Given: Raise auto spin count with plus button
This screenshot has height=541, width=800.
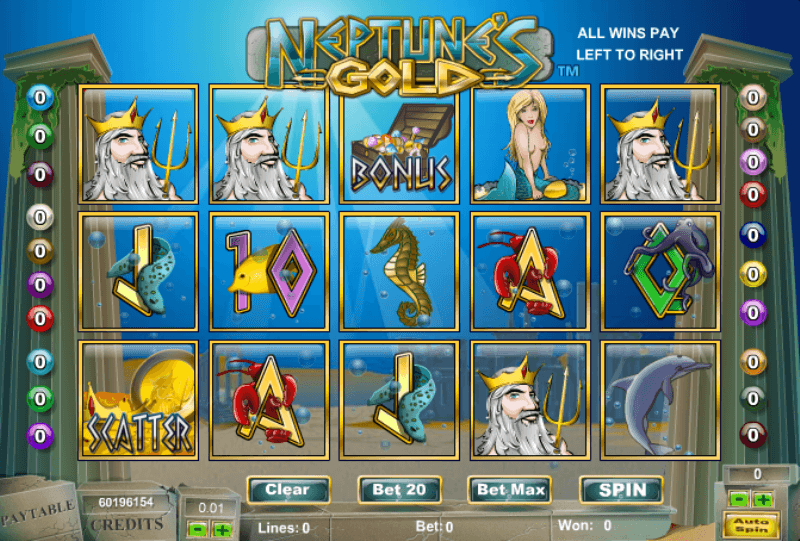Looking at the screenshot, I should pyautogui.click(x=763, y=498).
